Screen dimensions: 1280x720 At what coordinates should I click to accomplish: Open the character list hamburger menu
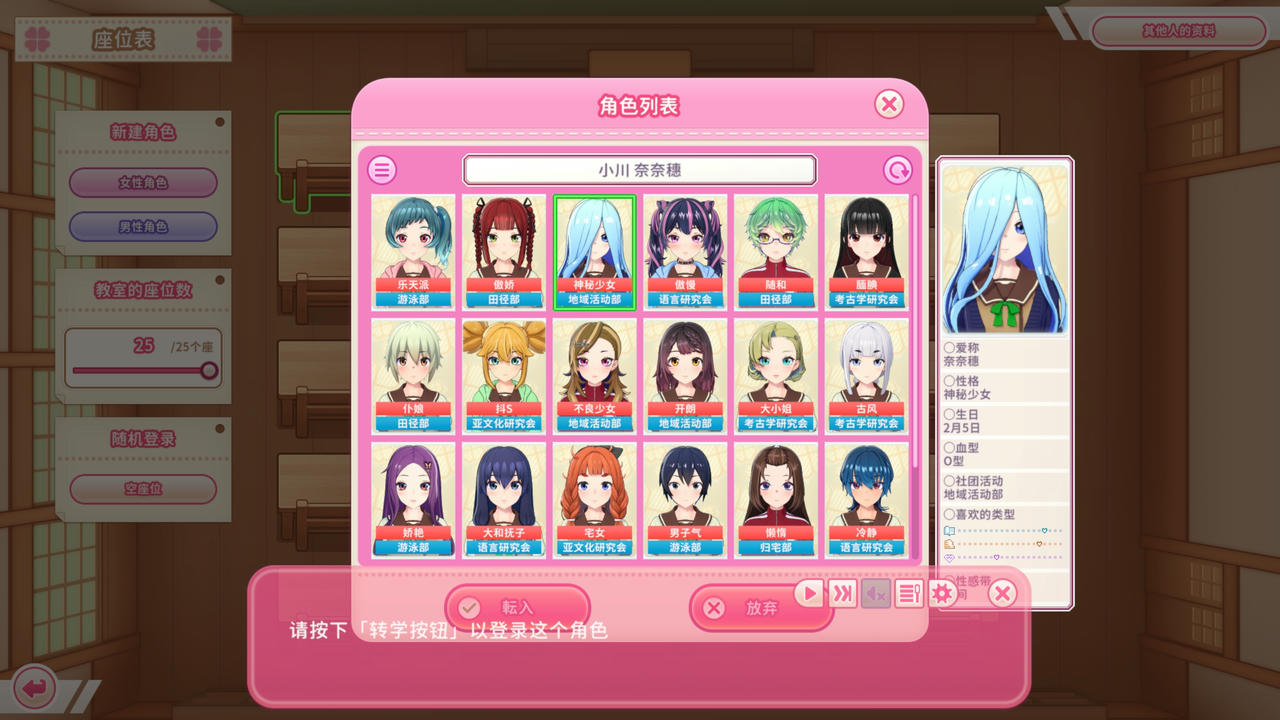click(x=381, y=169)
